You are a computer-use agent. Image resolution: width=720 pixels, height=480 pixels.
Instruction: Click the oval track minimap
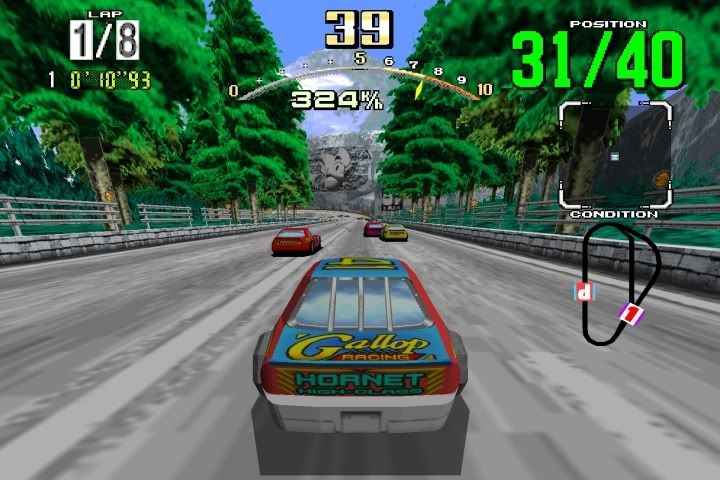620,283
